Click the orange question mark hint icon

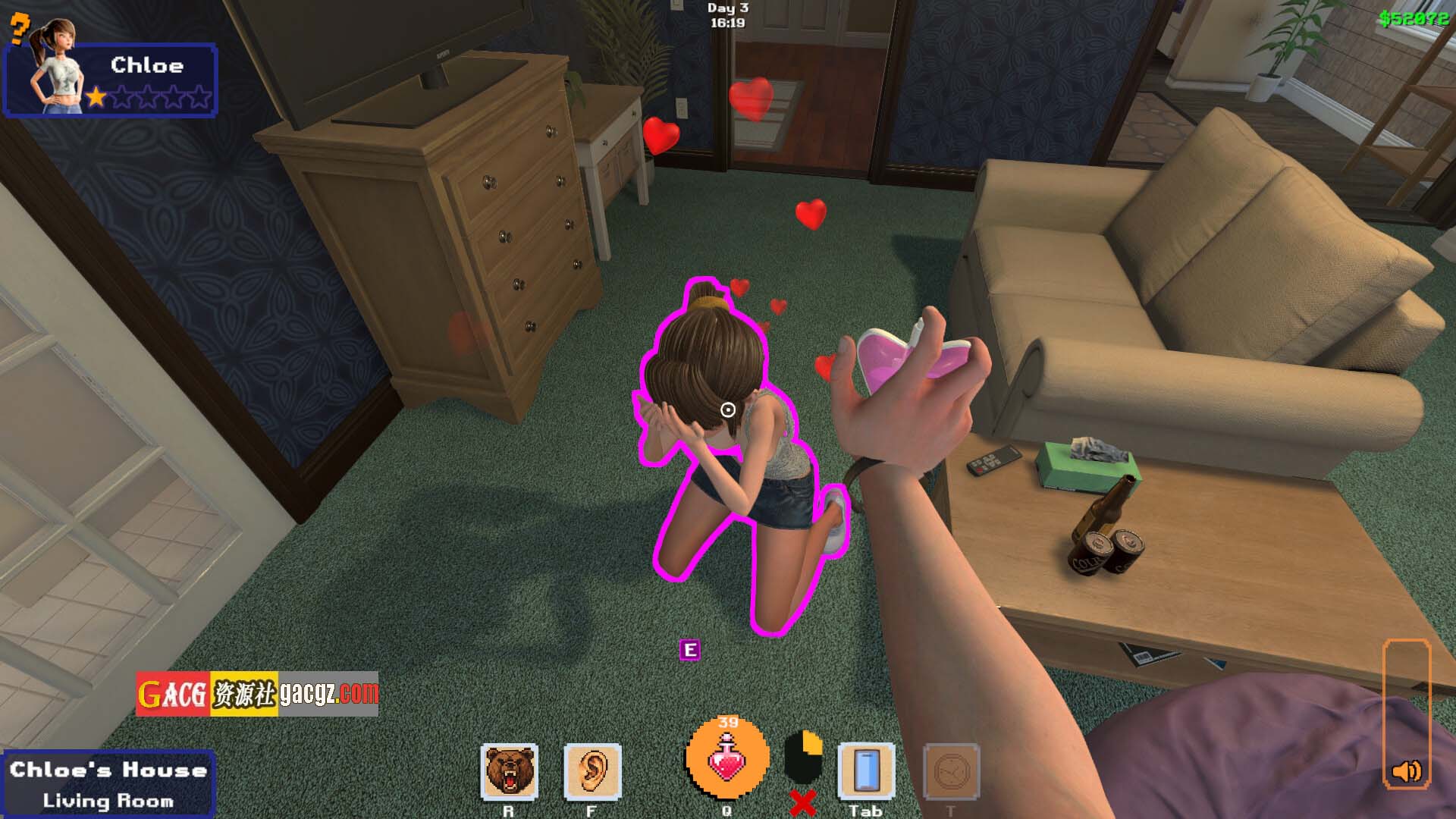click(20, 29)
